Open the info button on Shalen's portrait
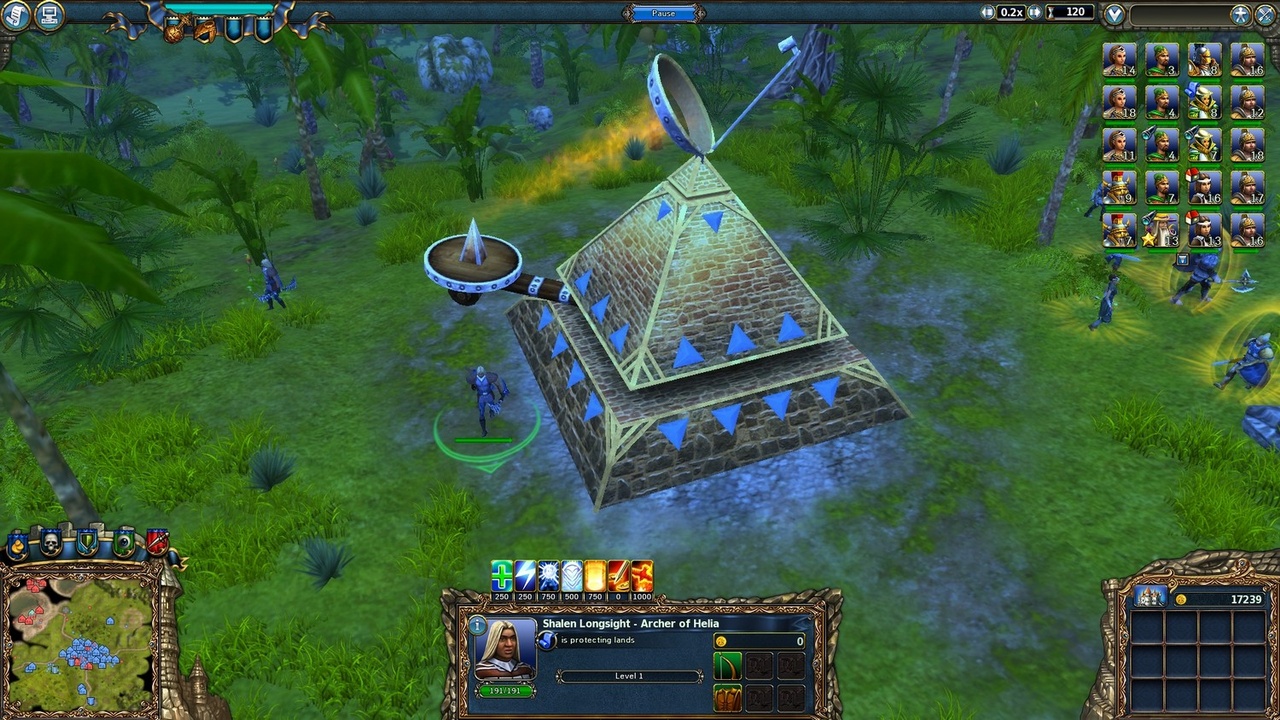This screenshot has height=720, width=1280. (478, 625)
